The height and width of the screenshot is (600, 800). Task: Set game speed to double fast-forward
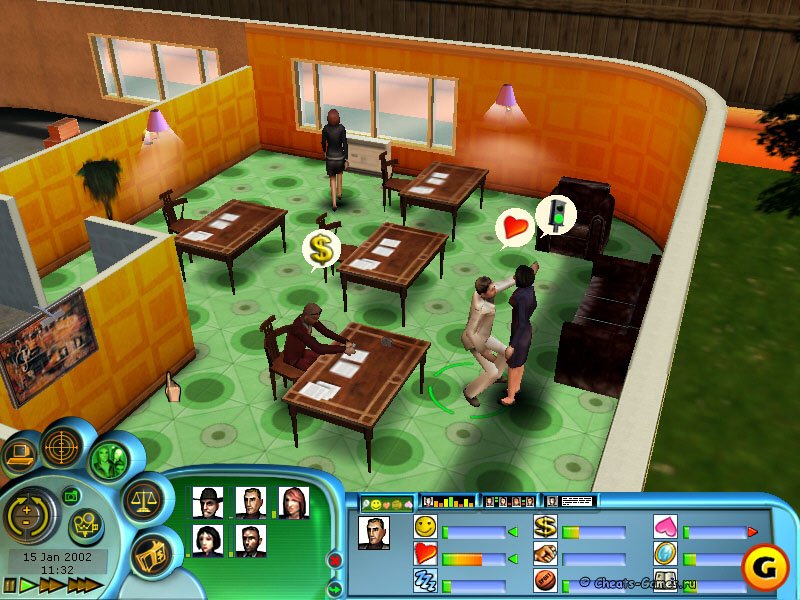tap(50, 585)
